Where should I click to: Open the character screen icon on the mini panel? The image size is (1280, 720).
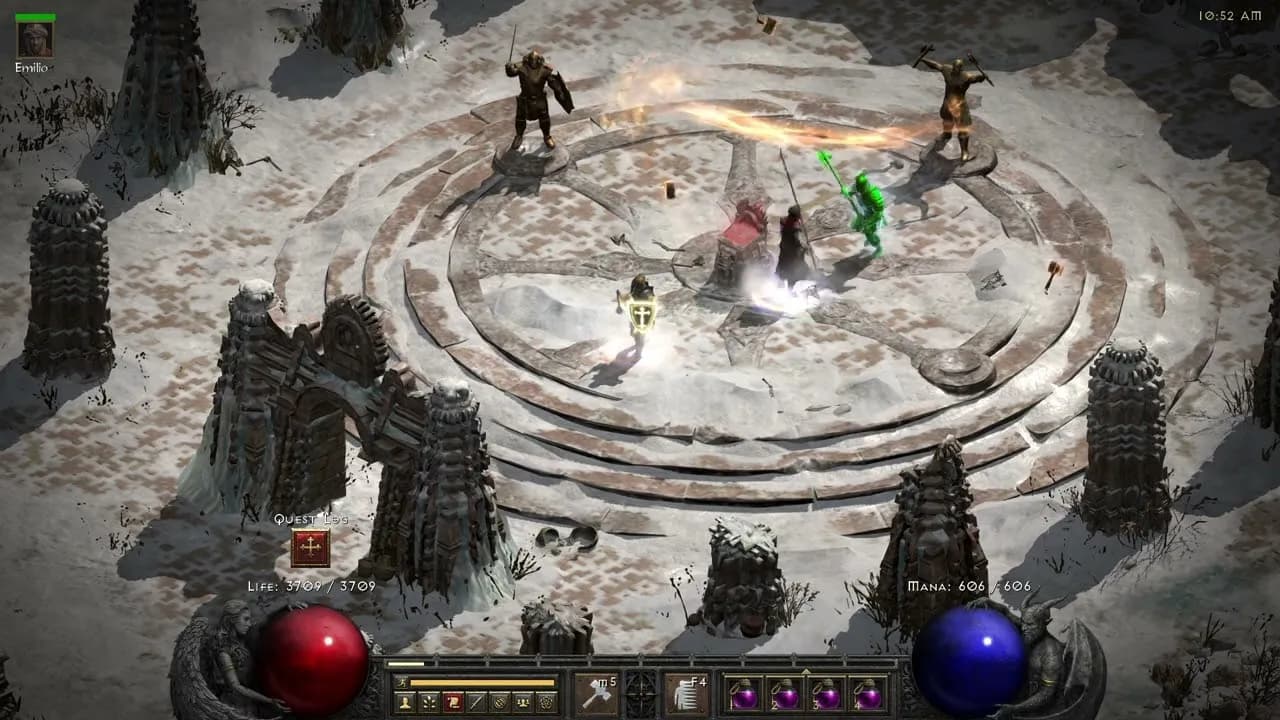tap(404, 703)
